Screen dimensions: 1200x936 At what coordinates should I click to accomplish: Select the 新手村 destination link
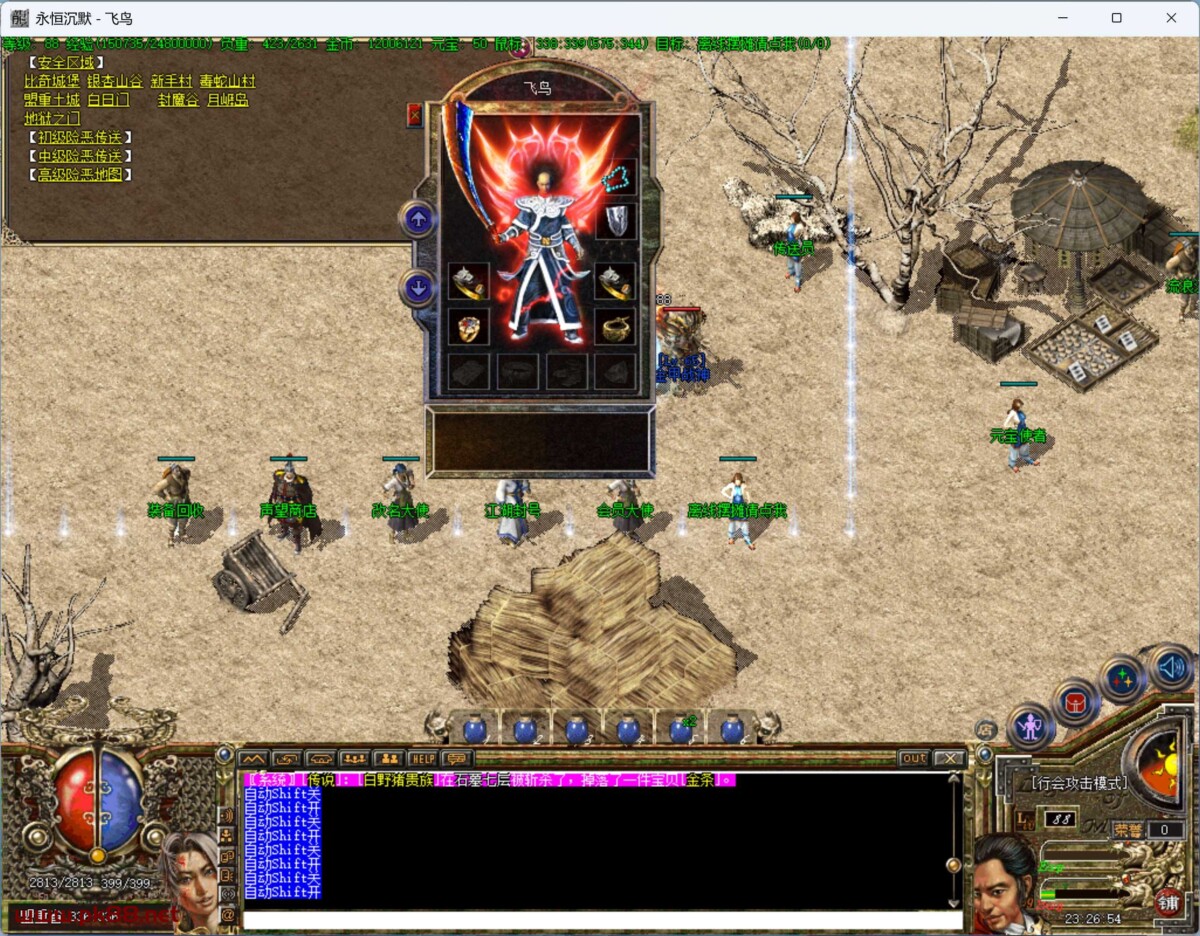click(170, 81)
